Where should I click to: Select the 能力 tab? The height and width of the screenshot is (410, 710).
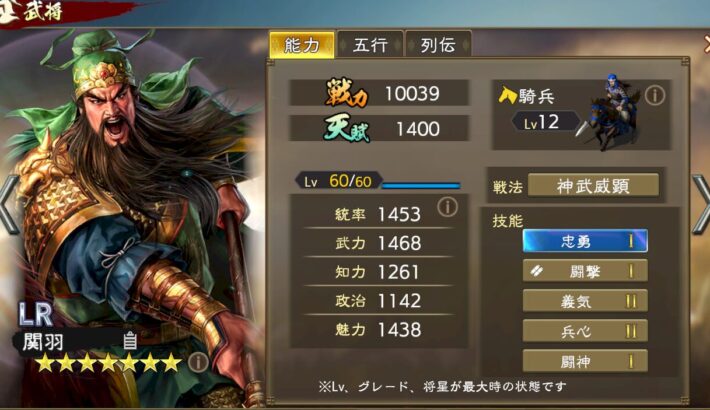pyautogui.click(x=301, y=45)
